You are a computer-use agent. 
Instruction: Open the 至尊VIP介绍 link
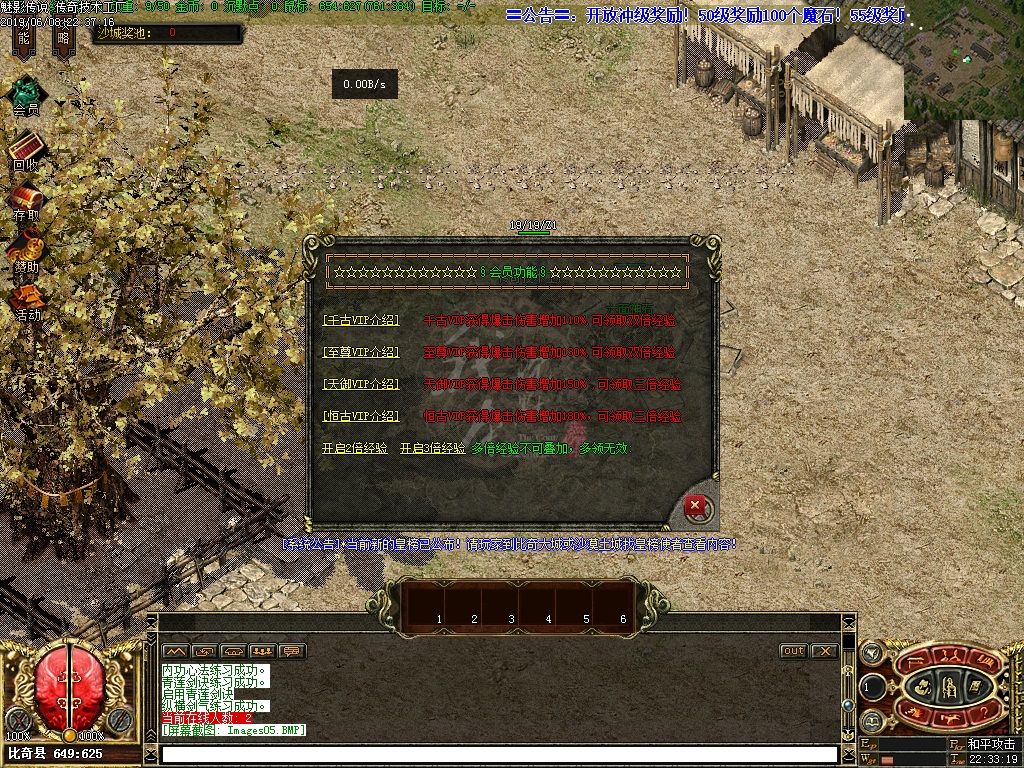click(x=361, y=353)
